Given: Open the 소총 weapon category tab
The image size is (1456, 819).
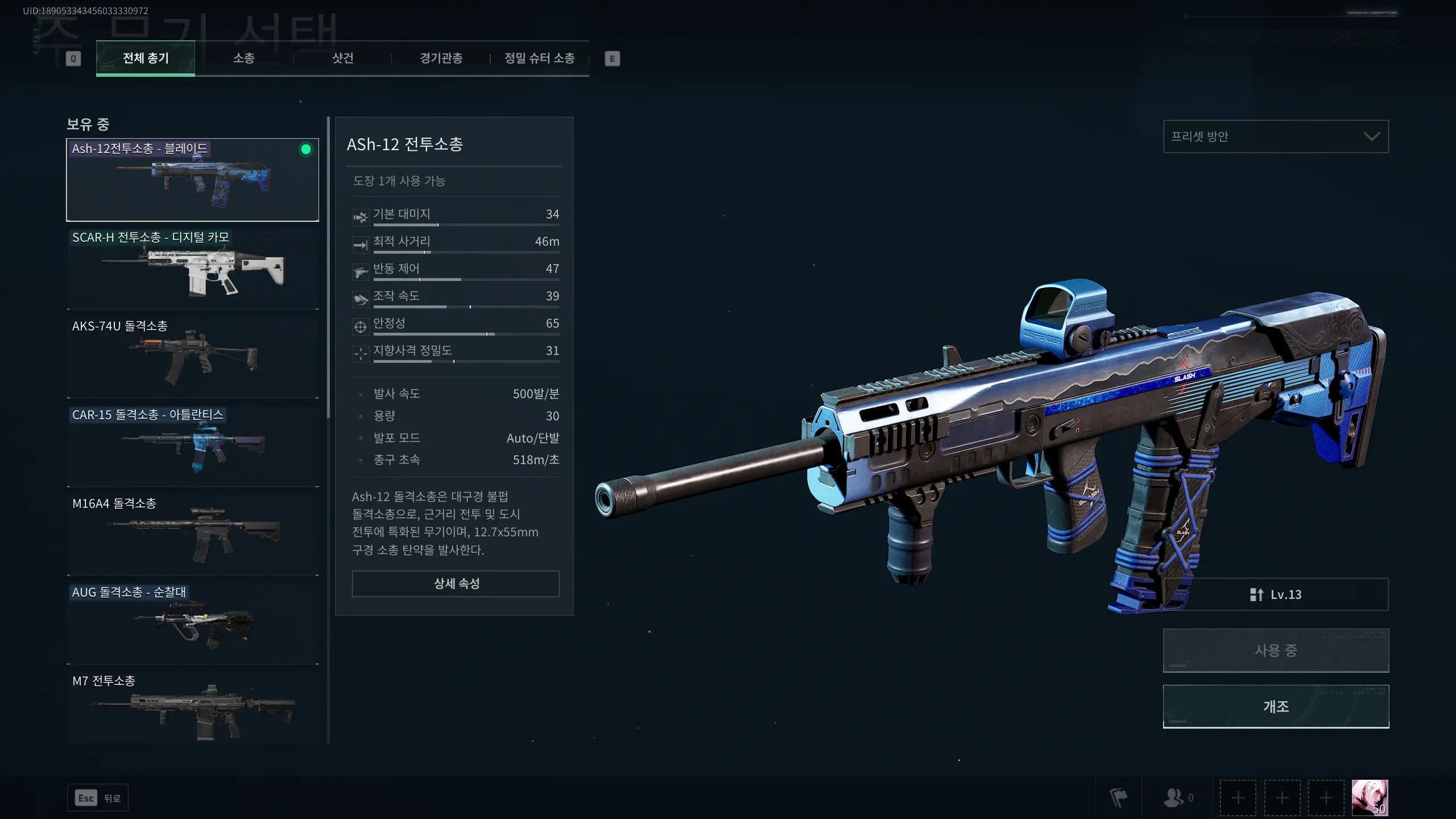Looking at the screenshot, I should tap(244, 58).
